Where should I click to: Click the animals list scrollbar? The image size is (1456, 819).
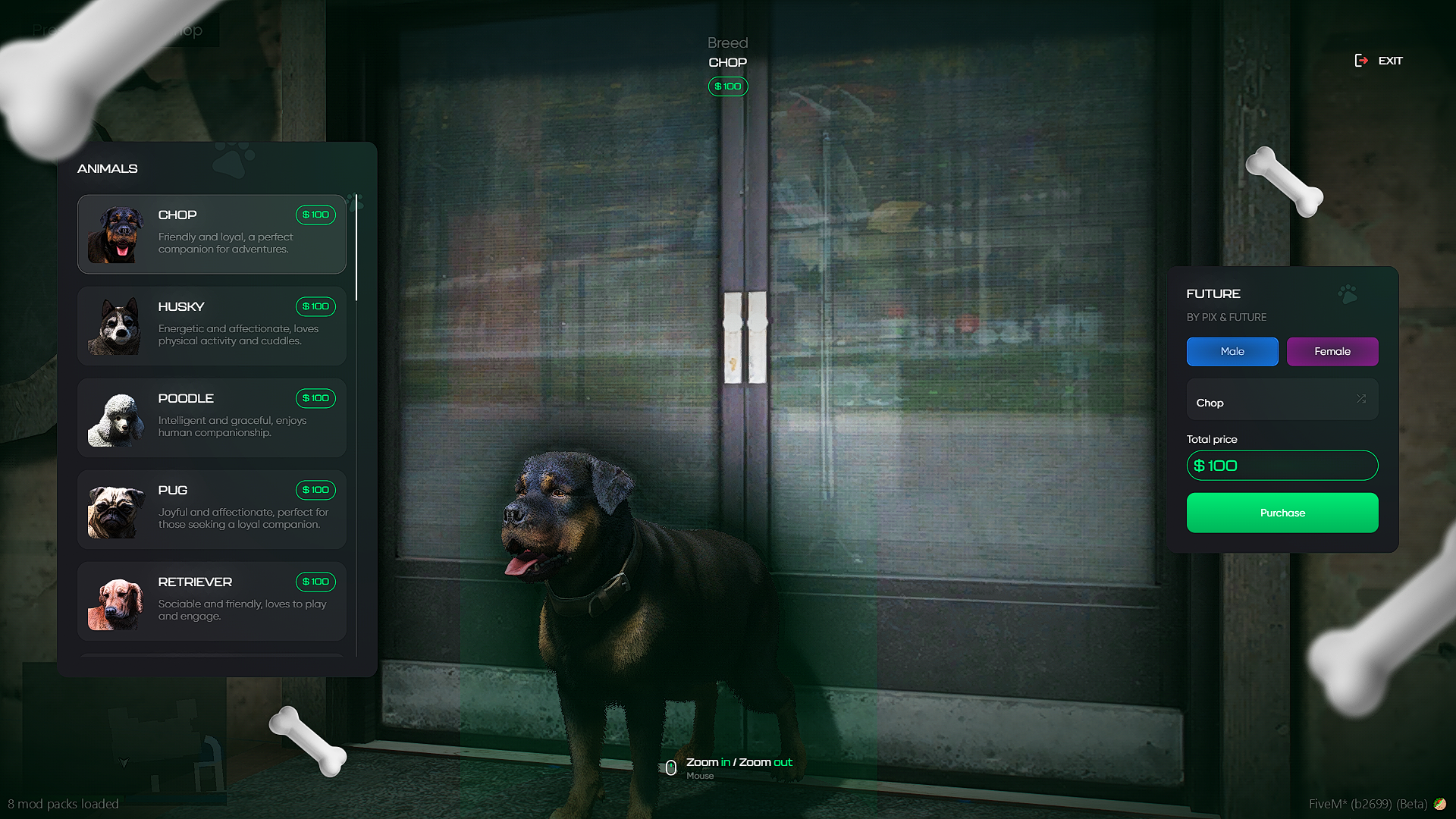(x=356, y=250)
